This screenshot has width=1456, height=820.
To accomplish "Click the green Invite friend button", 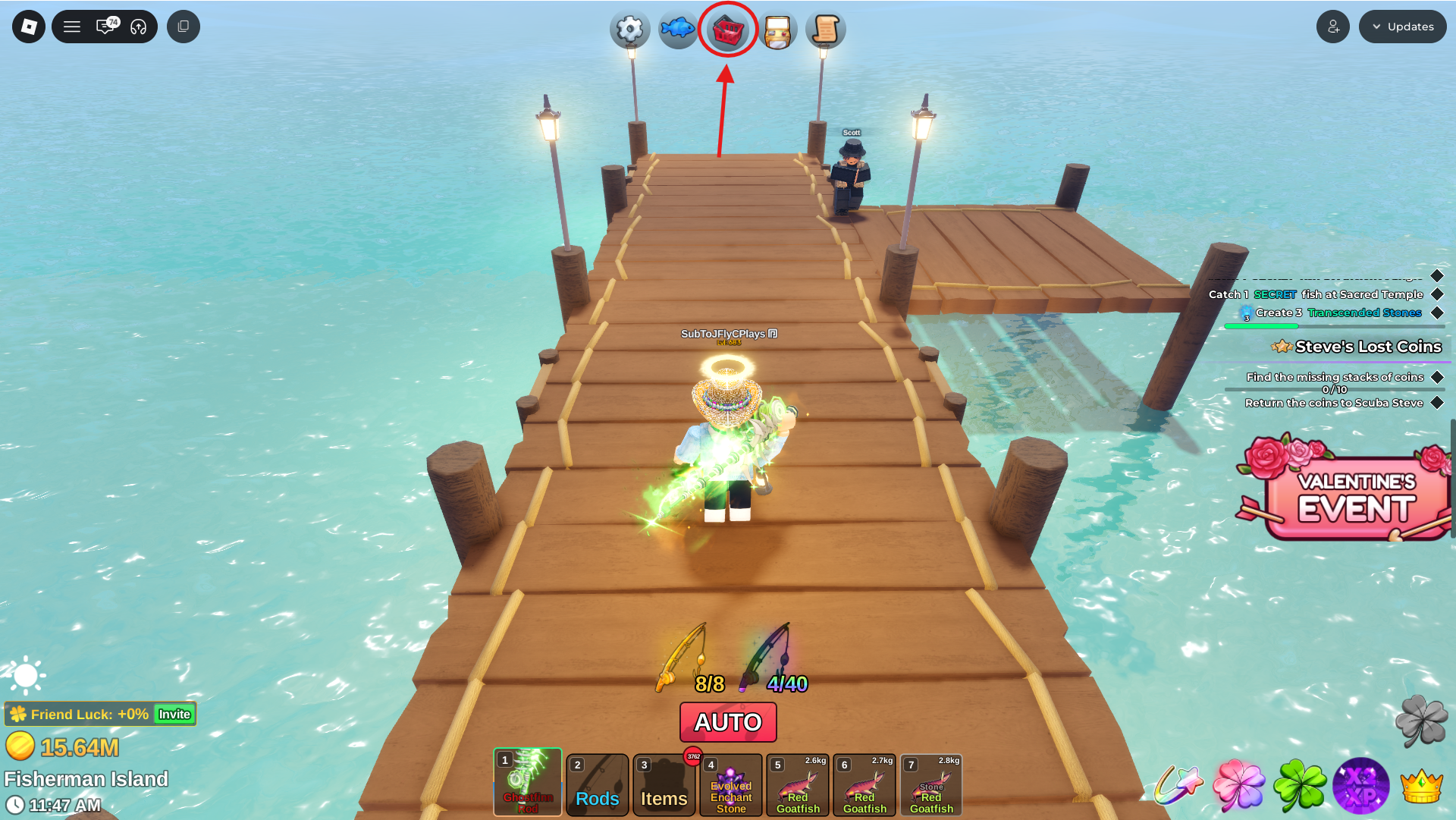I will point(174,715).
